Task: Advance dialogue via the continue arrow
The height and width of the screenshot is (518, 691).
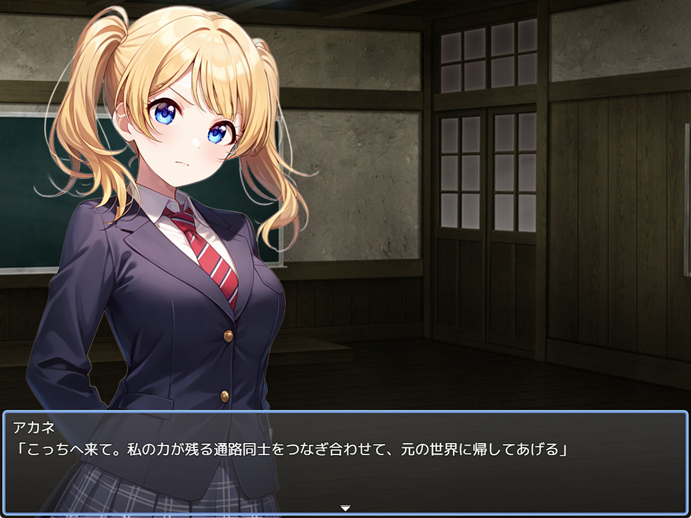Action: [345, 508]
